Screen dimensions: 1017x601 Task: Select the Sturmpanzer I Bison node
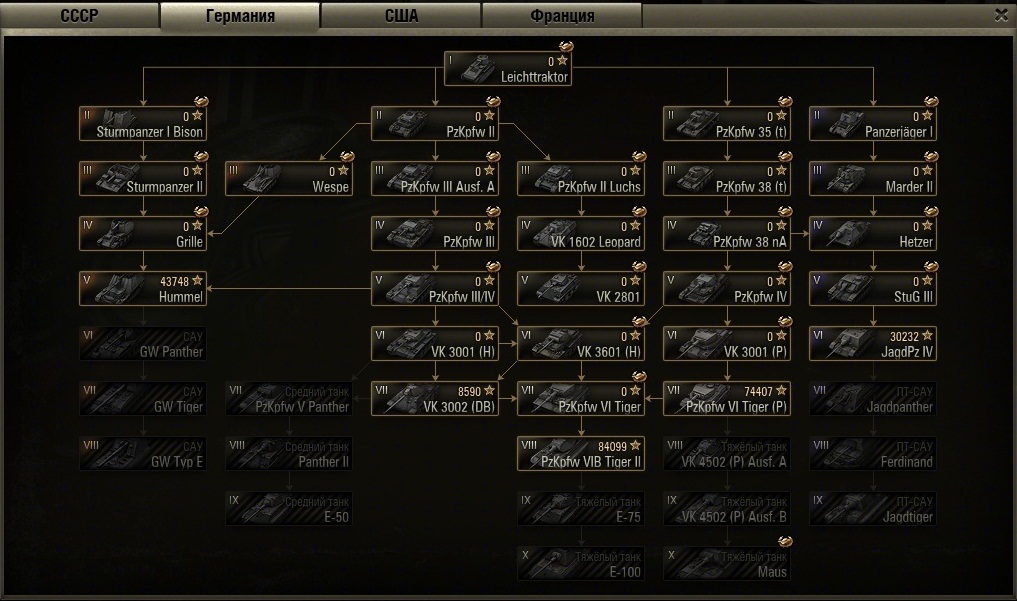143,124
